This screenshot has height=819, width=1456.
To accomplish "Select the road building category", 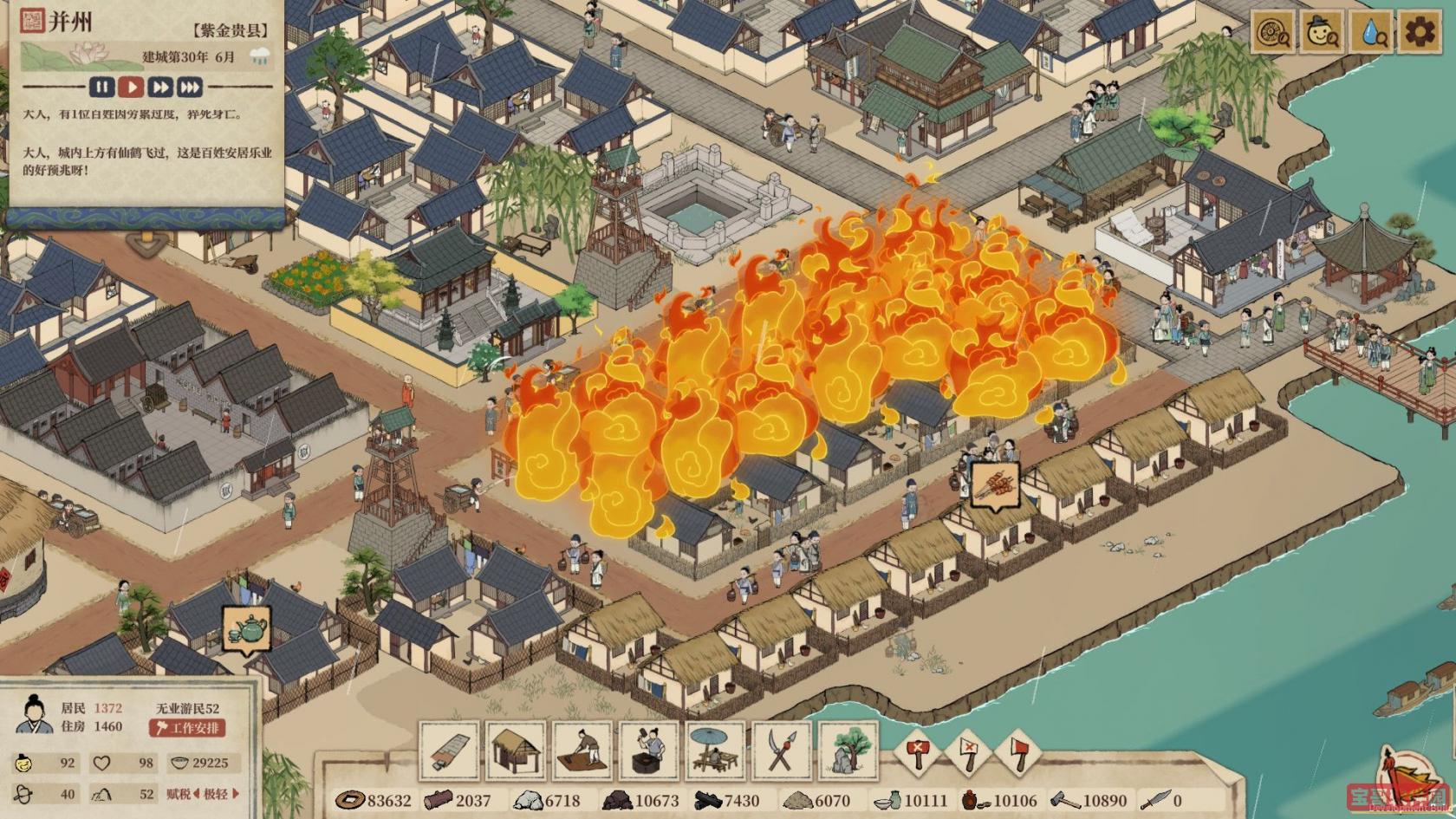I will pyautogui.click(x=449, y=751).
